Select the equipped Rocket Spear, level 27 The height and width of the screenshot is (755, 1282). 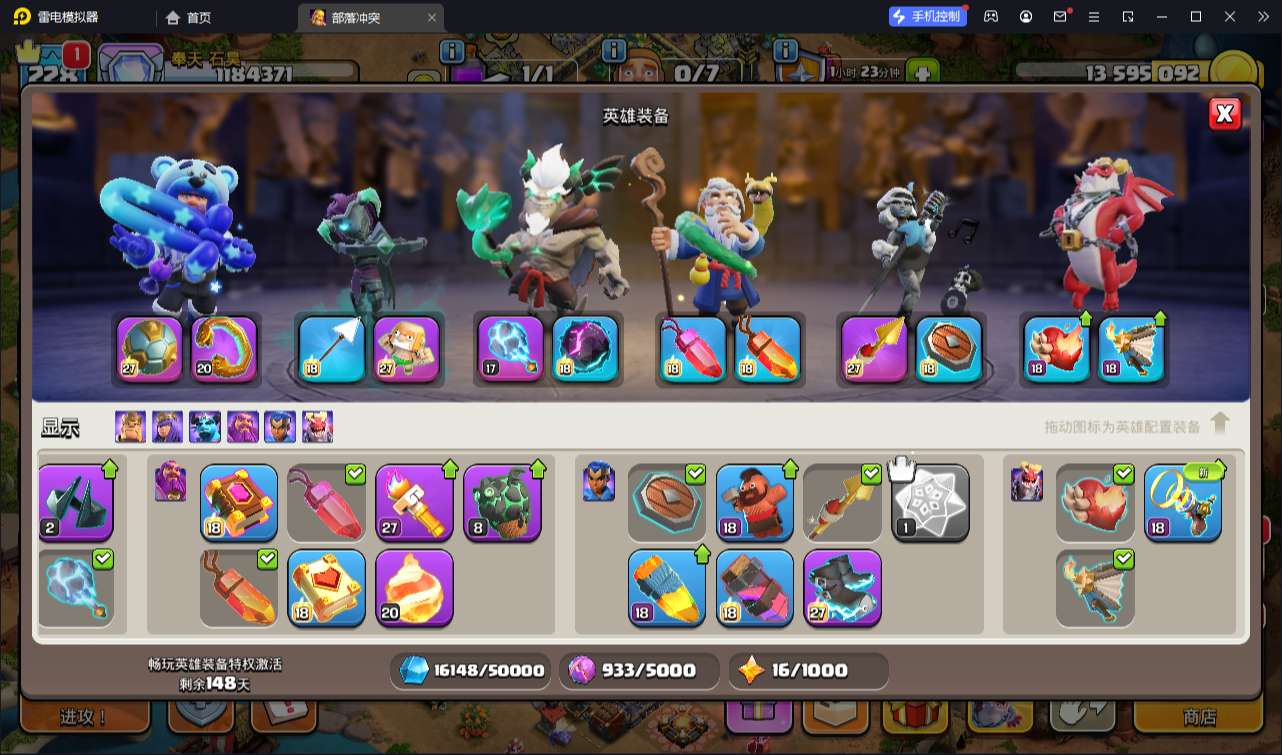(874, 349)
